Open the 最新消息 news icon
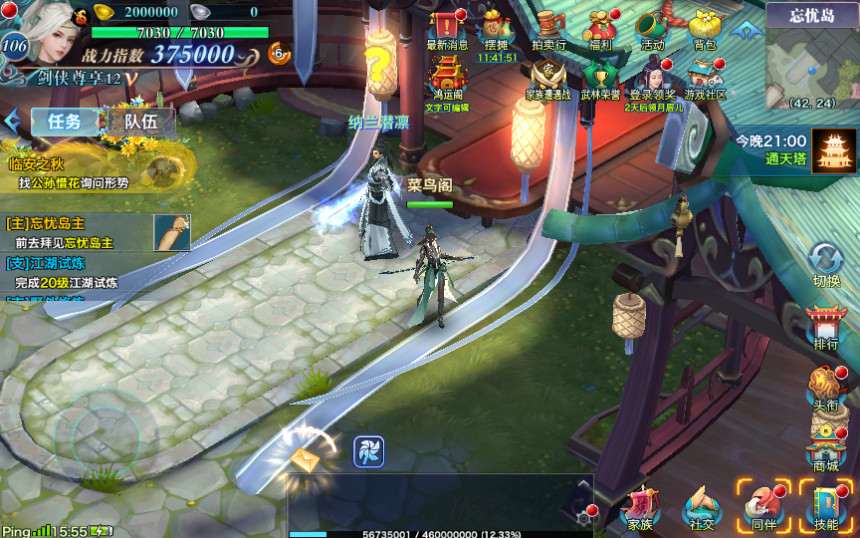 pos(447,26)
